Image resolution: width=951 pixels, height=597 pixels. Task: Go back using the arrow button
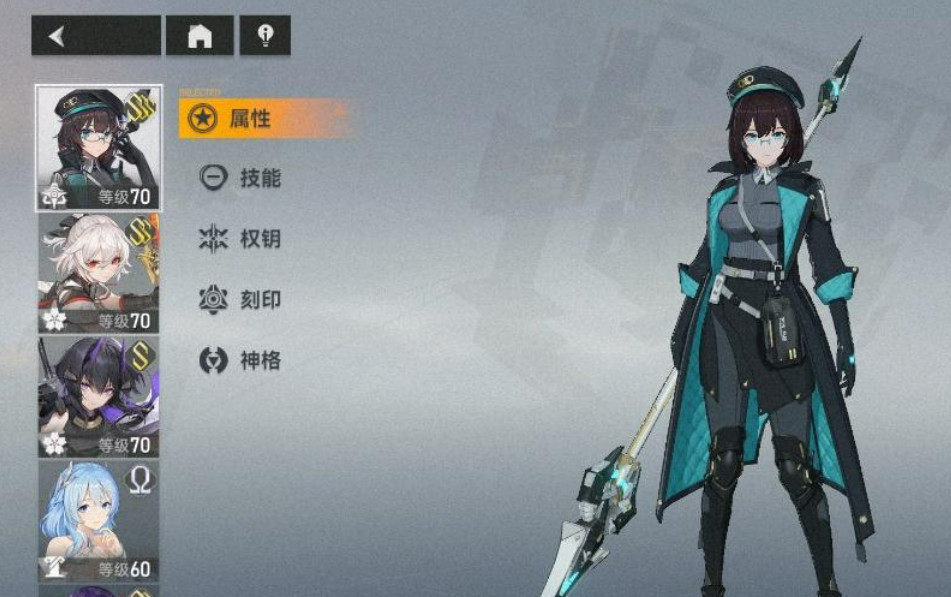(95, 36)
